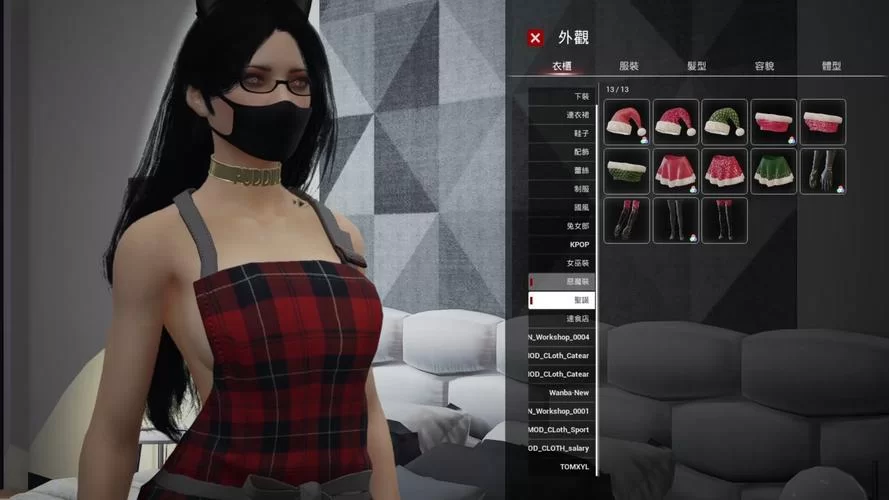The height and width of the screenshot is (500, 889).
Task: Equip the green Santa hat
Action: (725, 122)
